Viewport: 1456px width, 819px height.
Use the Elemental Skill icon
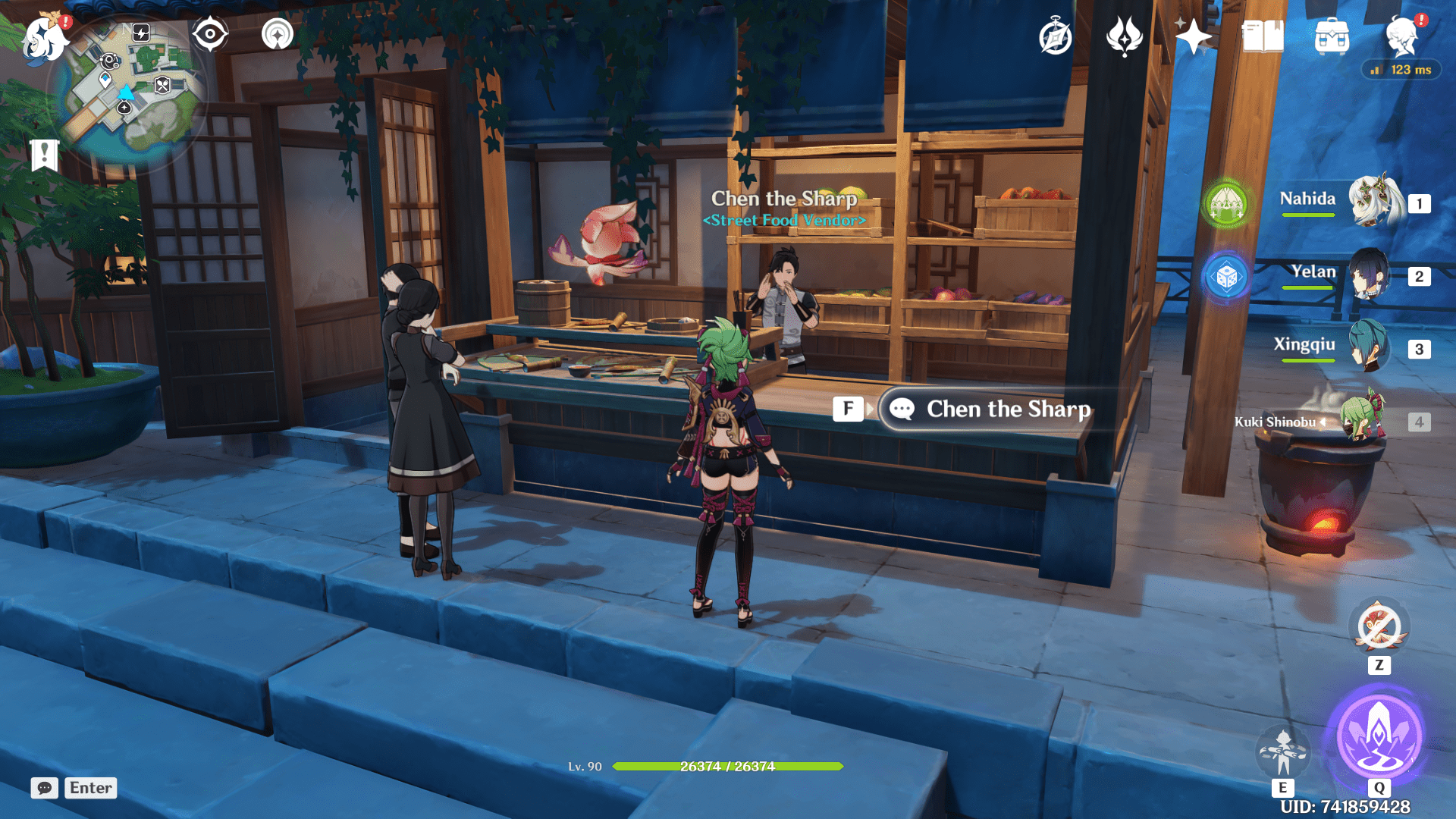(x=1282, y=752)
